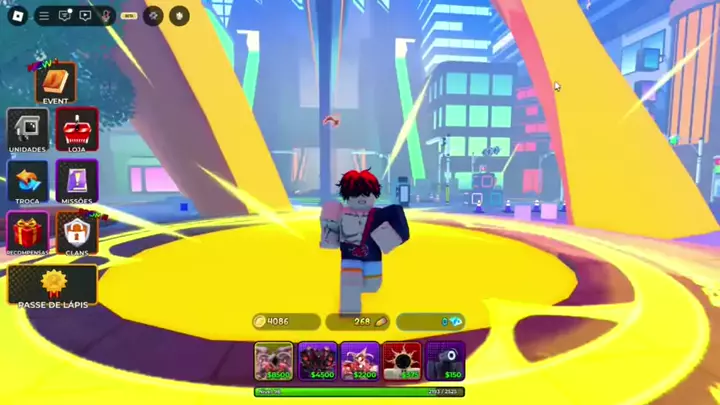Open the Passe de Lápis pass

pos(53,287)
